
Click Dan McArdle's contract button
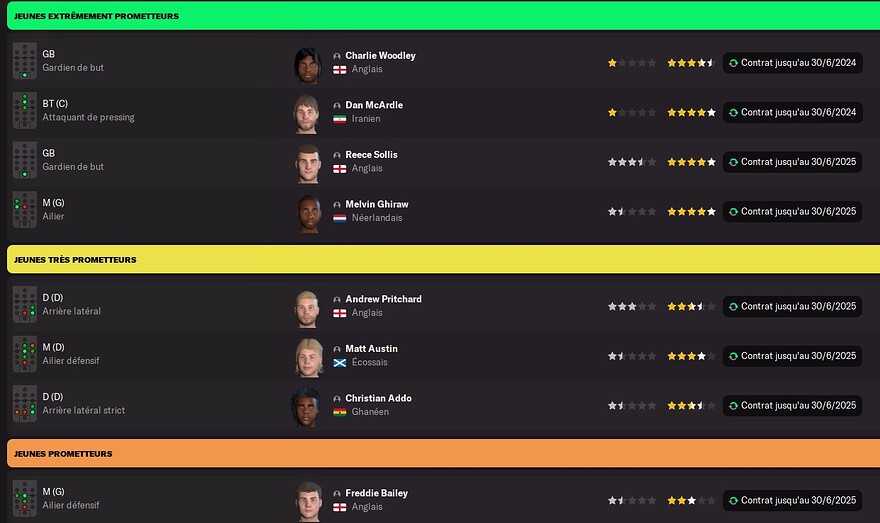792,112
